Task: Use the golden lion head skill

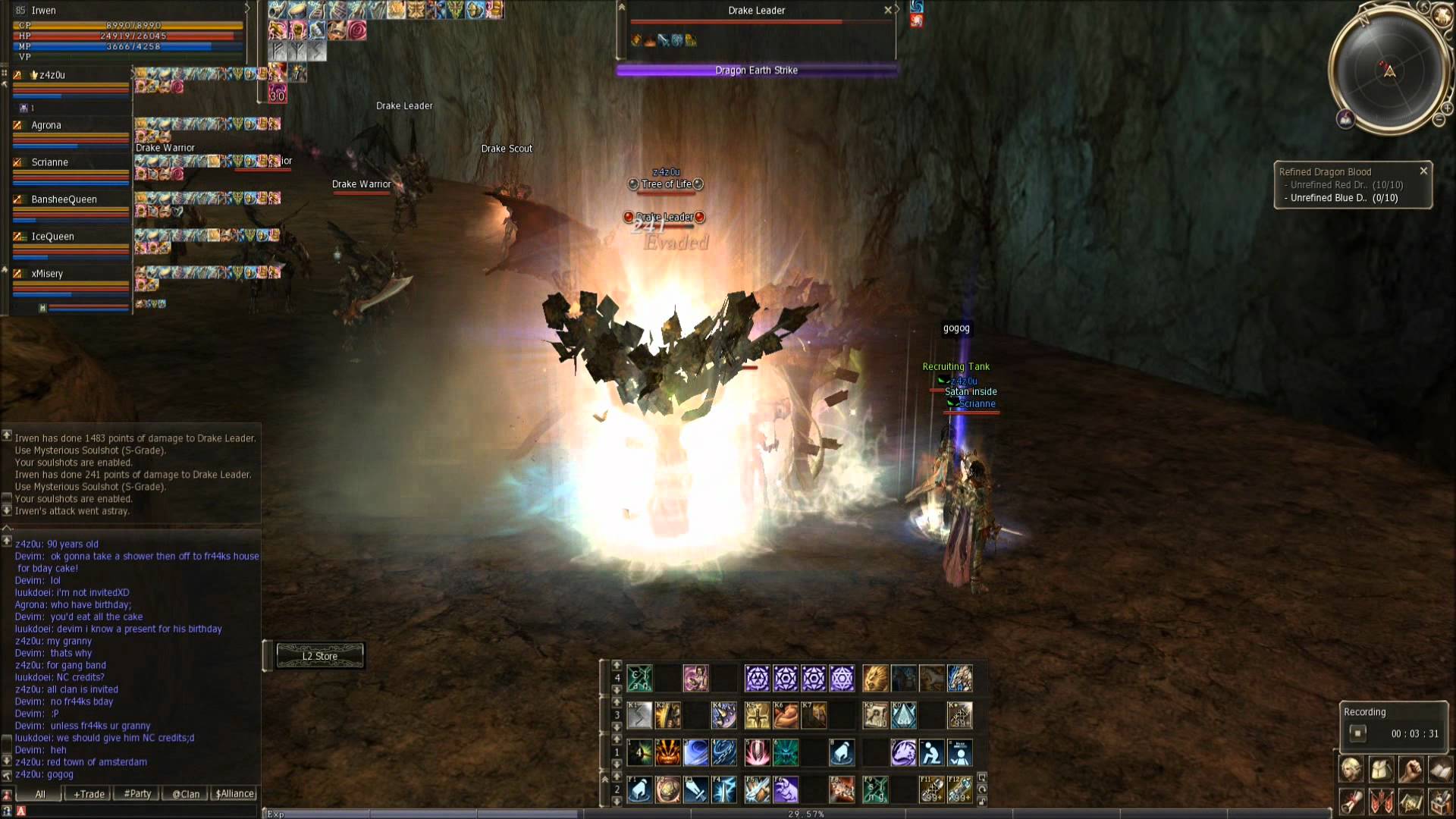Action: [874, 678]
